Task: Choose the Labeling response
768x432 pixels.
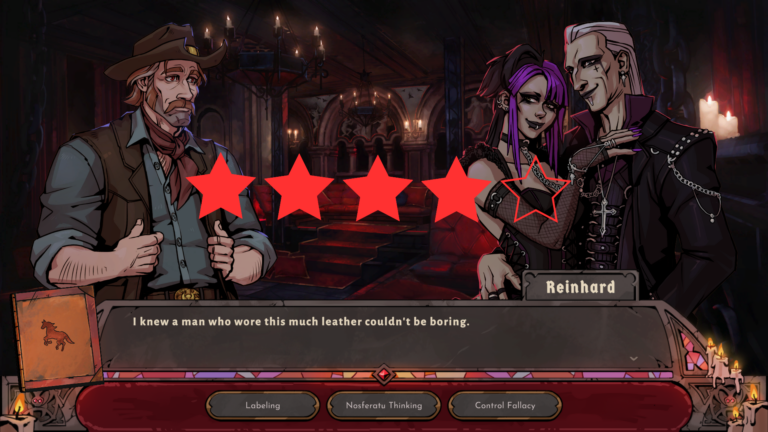Action: pos(262,405)
